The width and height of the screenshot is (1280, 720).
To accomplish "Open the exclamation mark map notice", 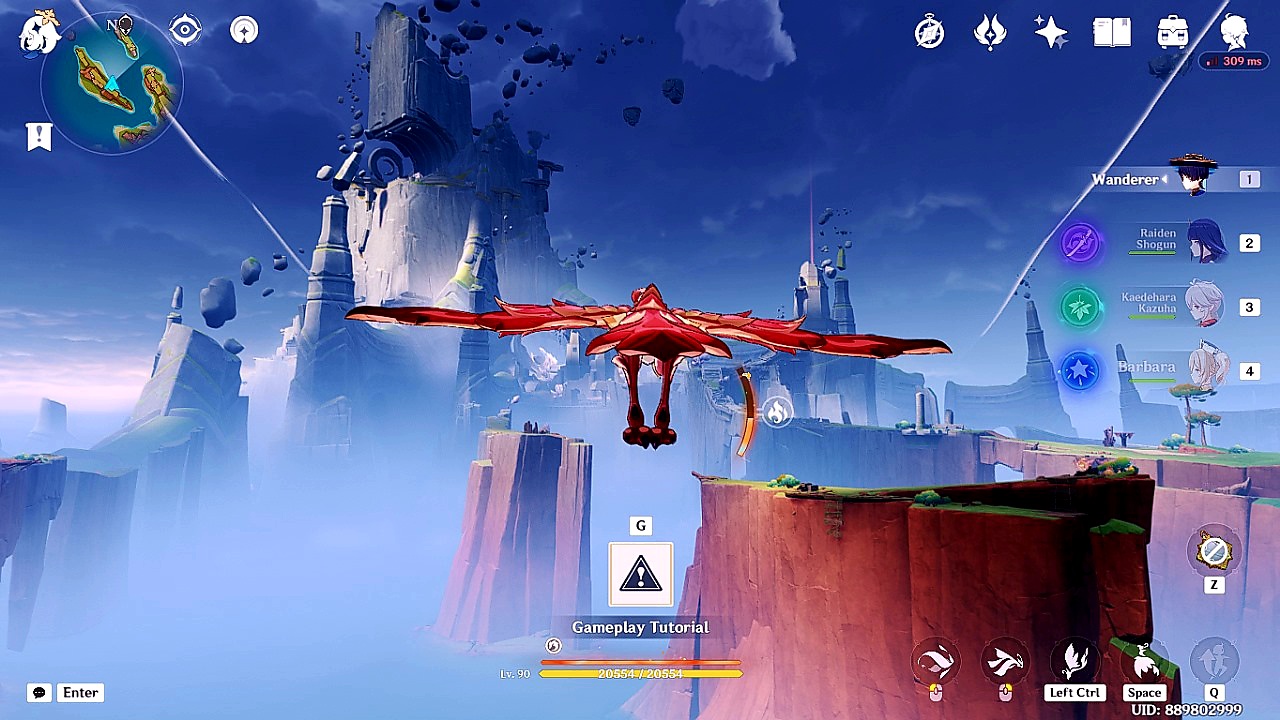I will [x=38, y=136].
